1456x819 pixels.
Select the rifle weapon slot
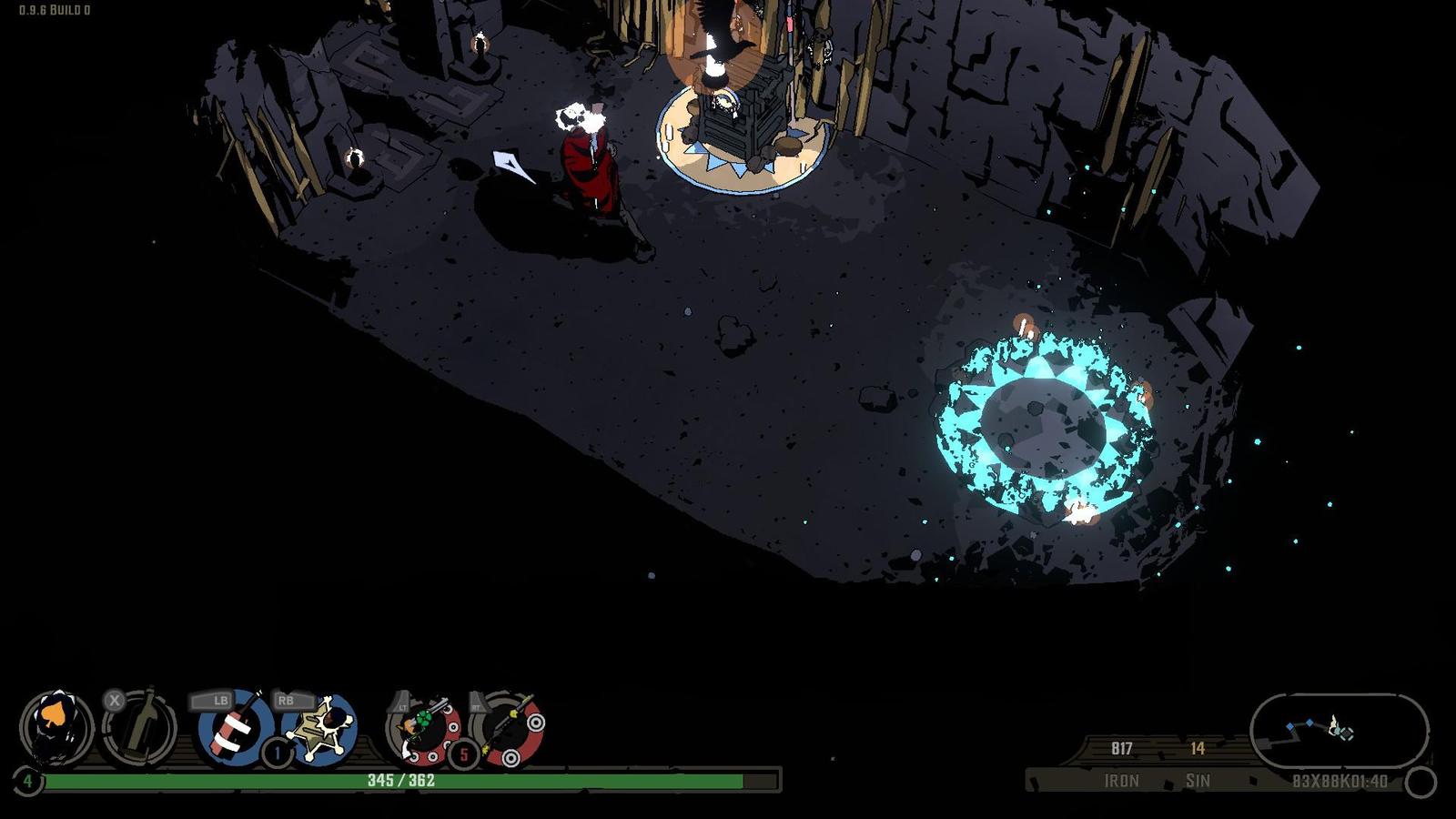tap(508, 728)
